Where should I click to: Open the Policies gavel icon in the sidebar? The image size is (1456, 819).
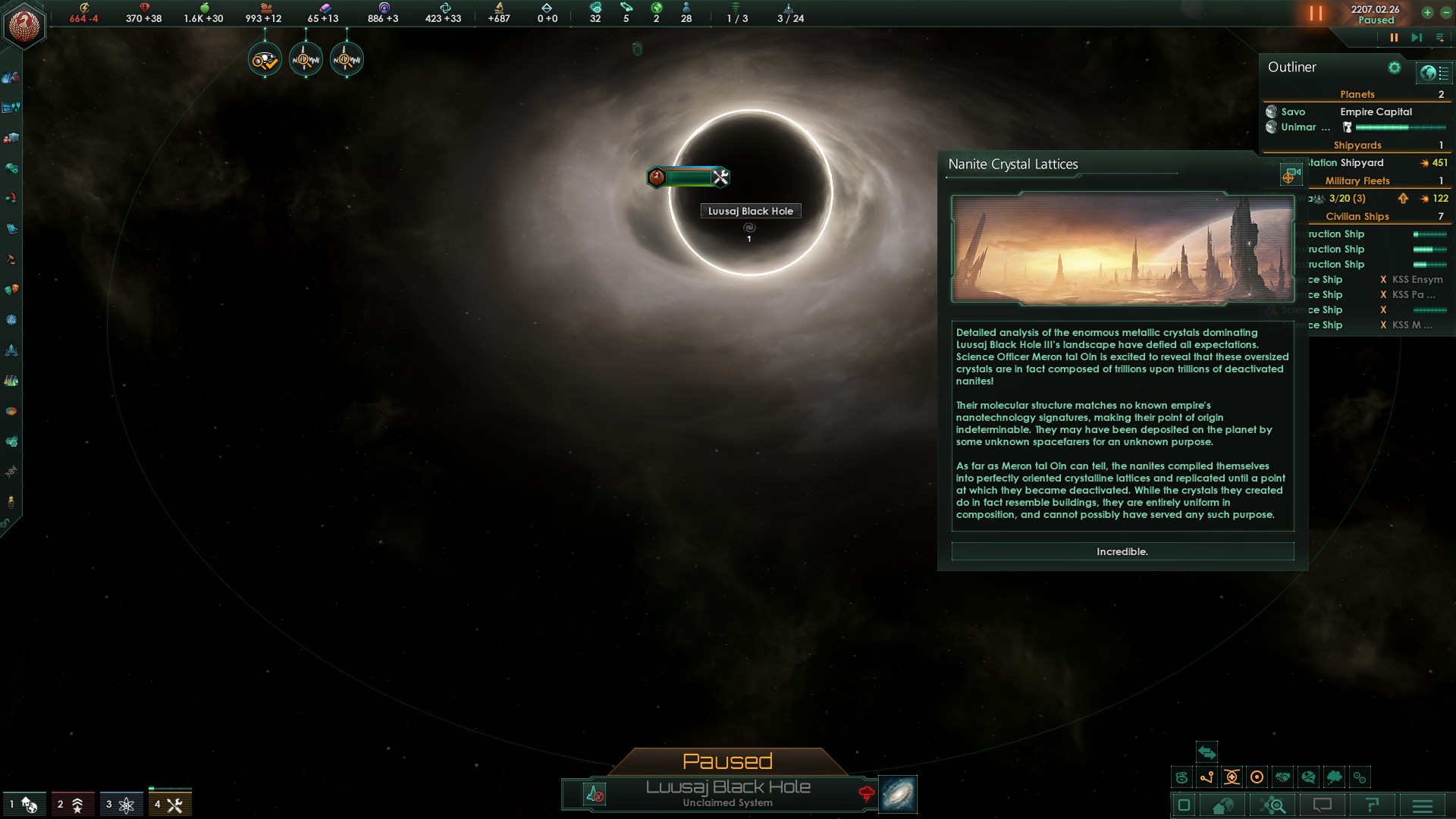[10, 259]
